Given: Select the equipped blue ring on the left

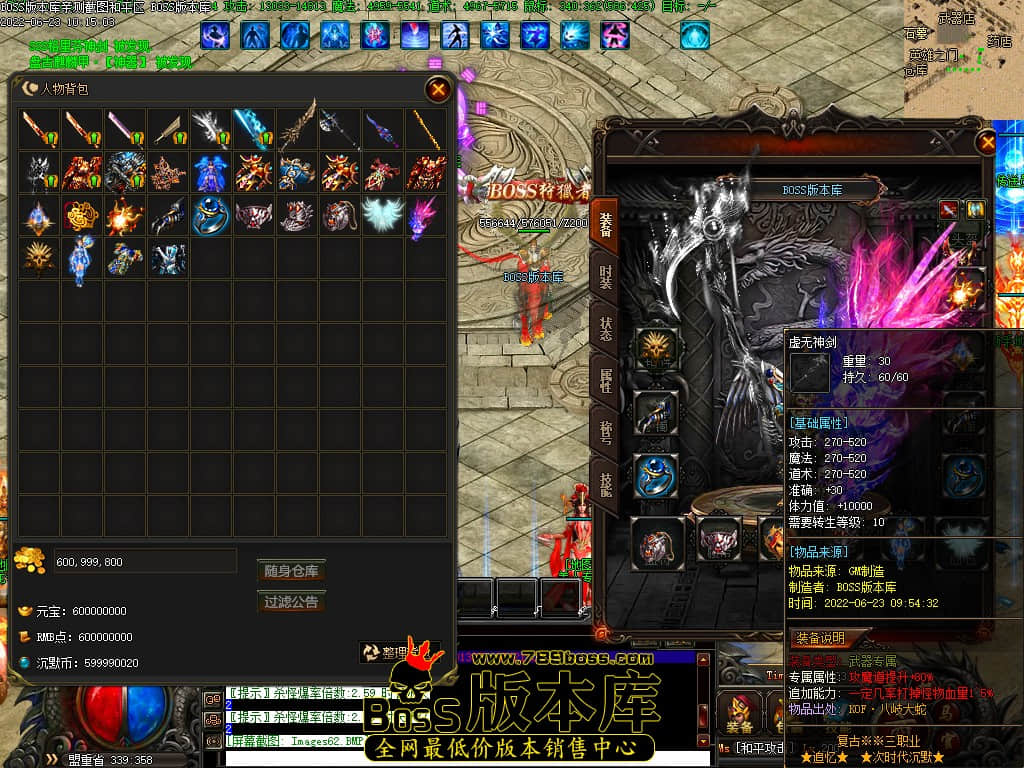Looking at the screenshot, I should 656,476.
